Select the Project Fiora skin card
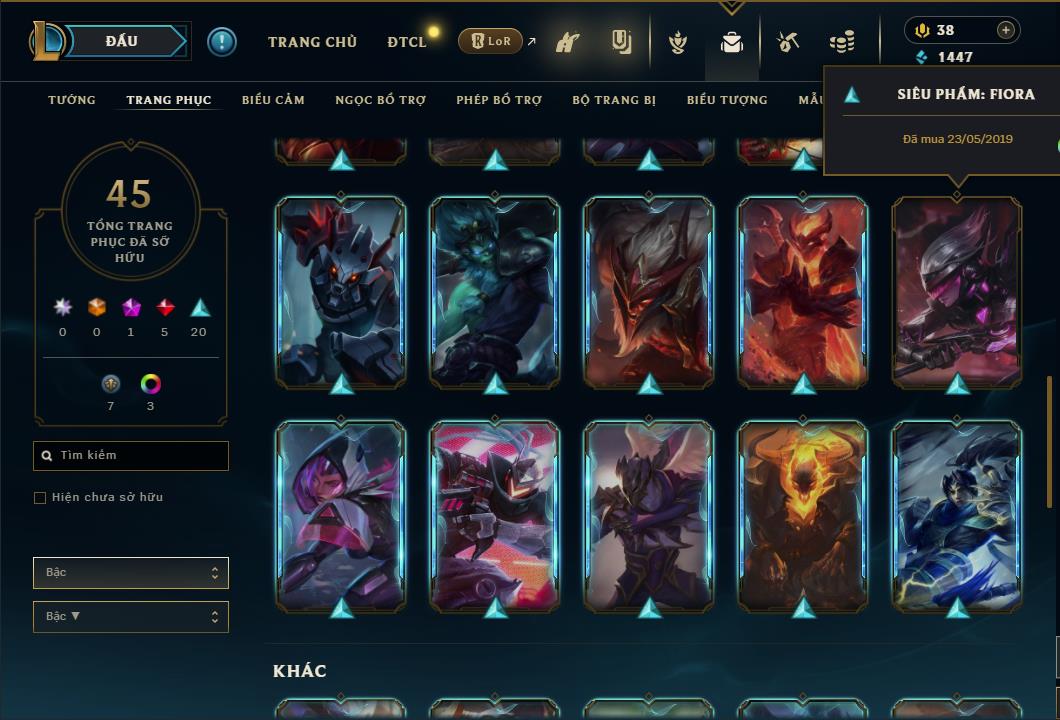1060x720 pixels. coord(957,290)
